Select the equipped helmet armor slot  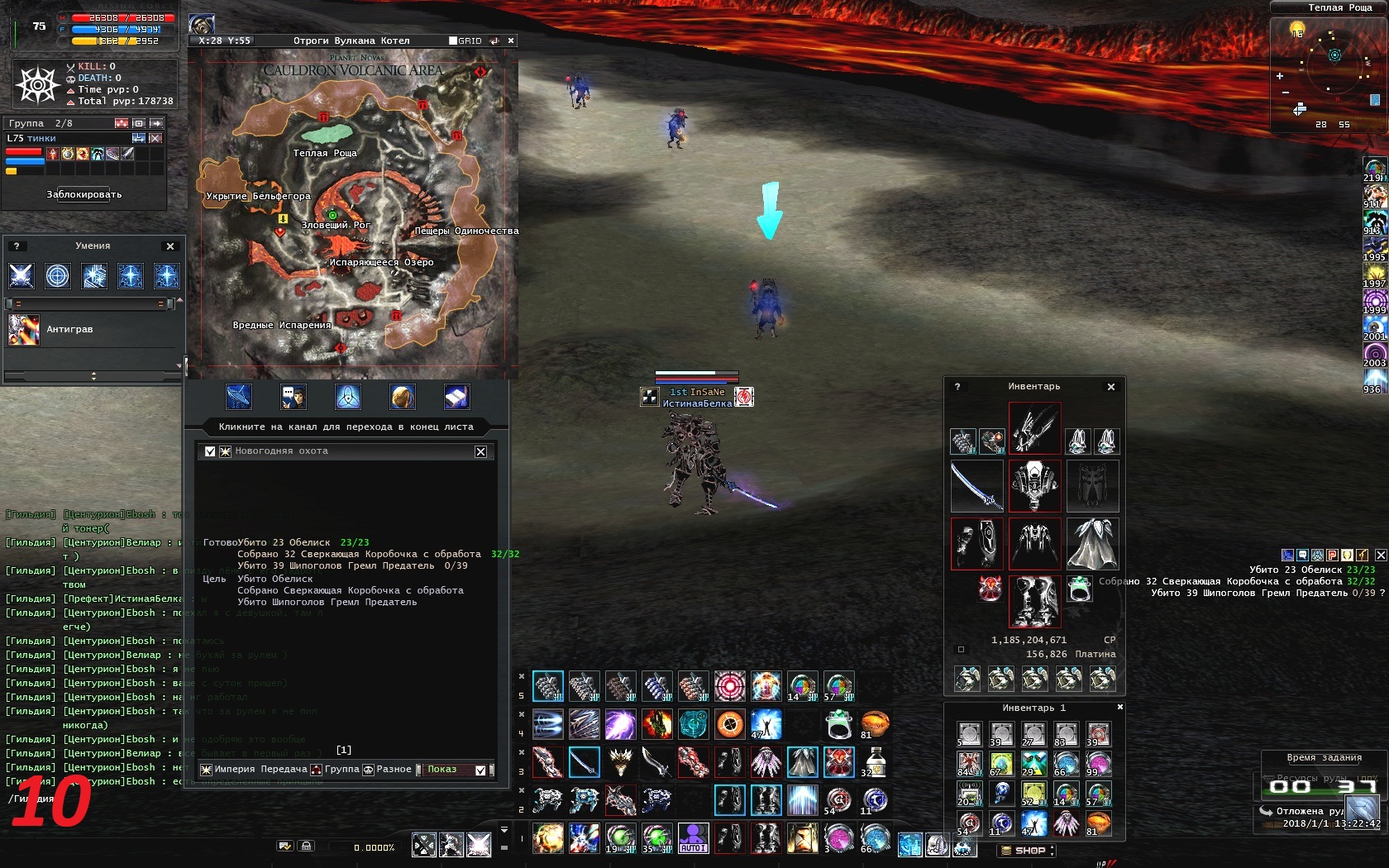click(x=1034, y=485)
